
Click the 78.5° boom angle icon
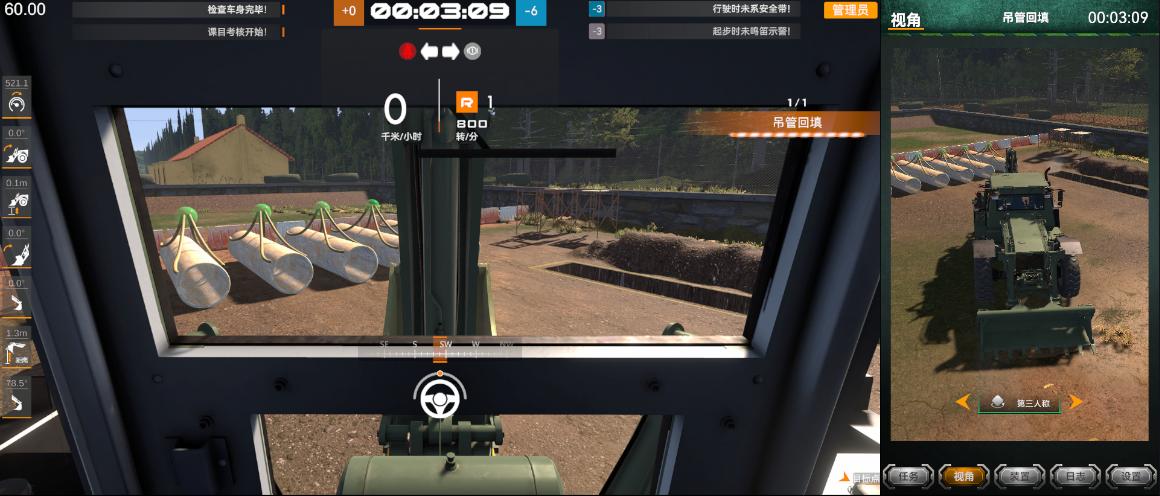[x=17, y=403]
